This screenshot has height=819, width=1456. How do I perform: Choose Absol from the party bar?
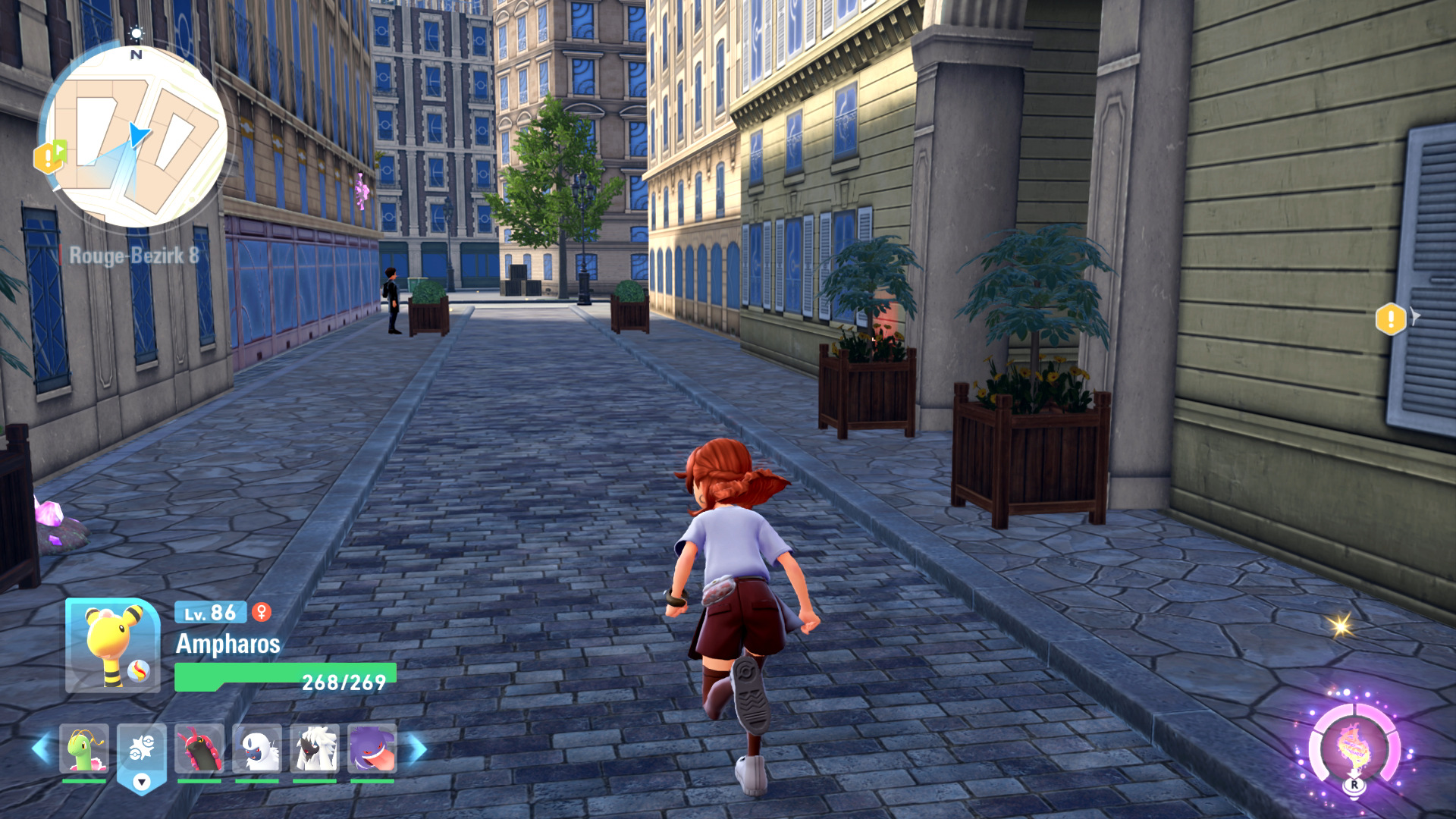coord(257,748)
